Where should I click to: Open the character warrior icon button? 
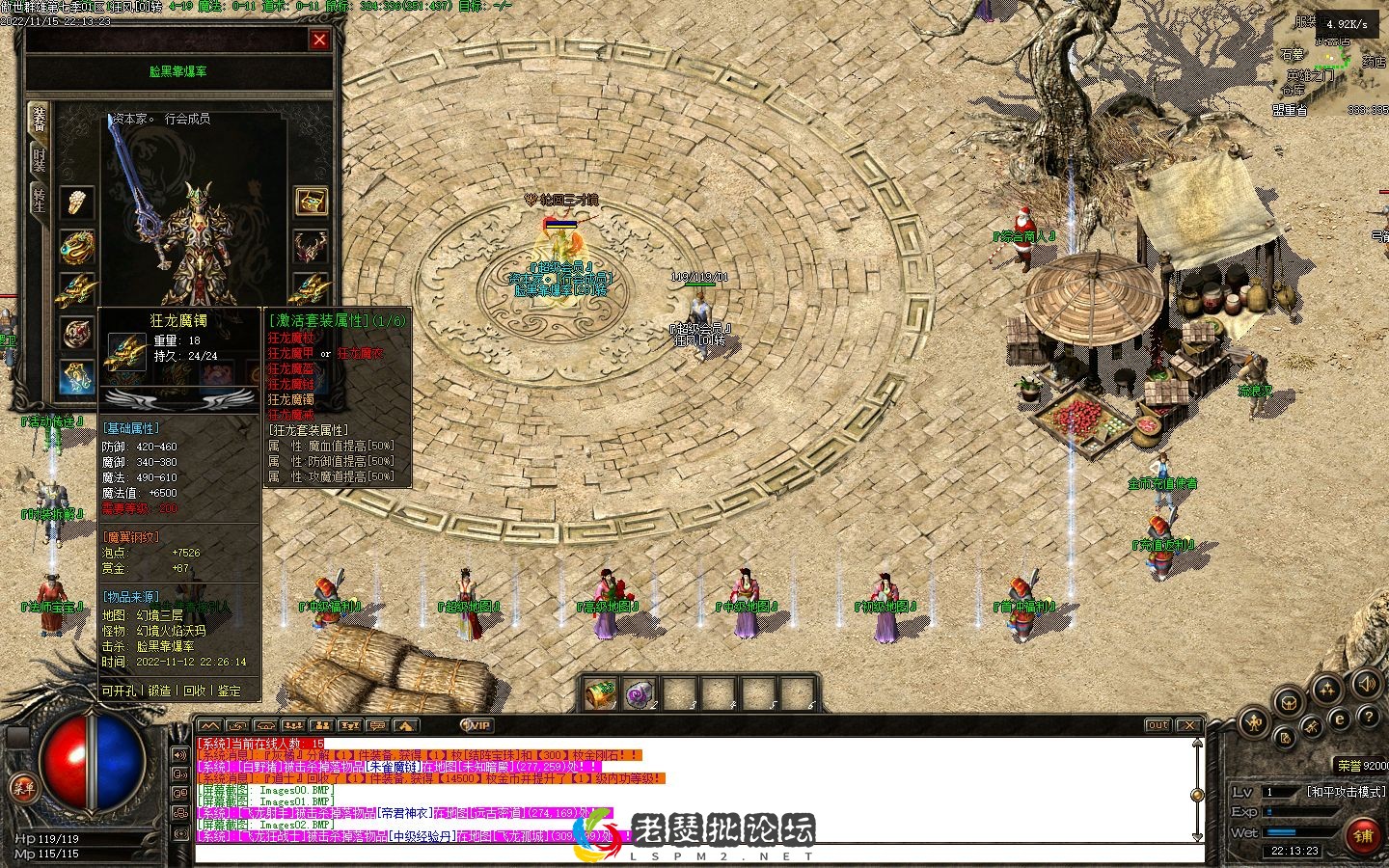click(1255, 720)
